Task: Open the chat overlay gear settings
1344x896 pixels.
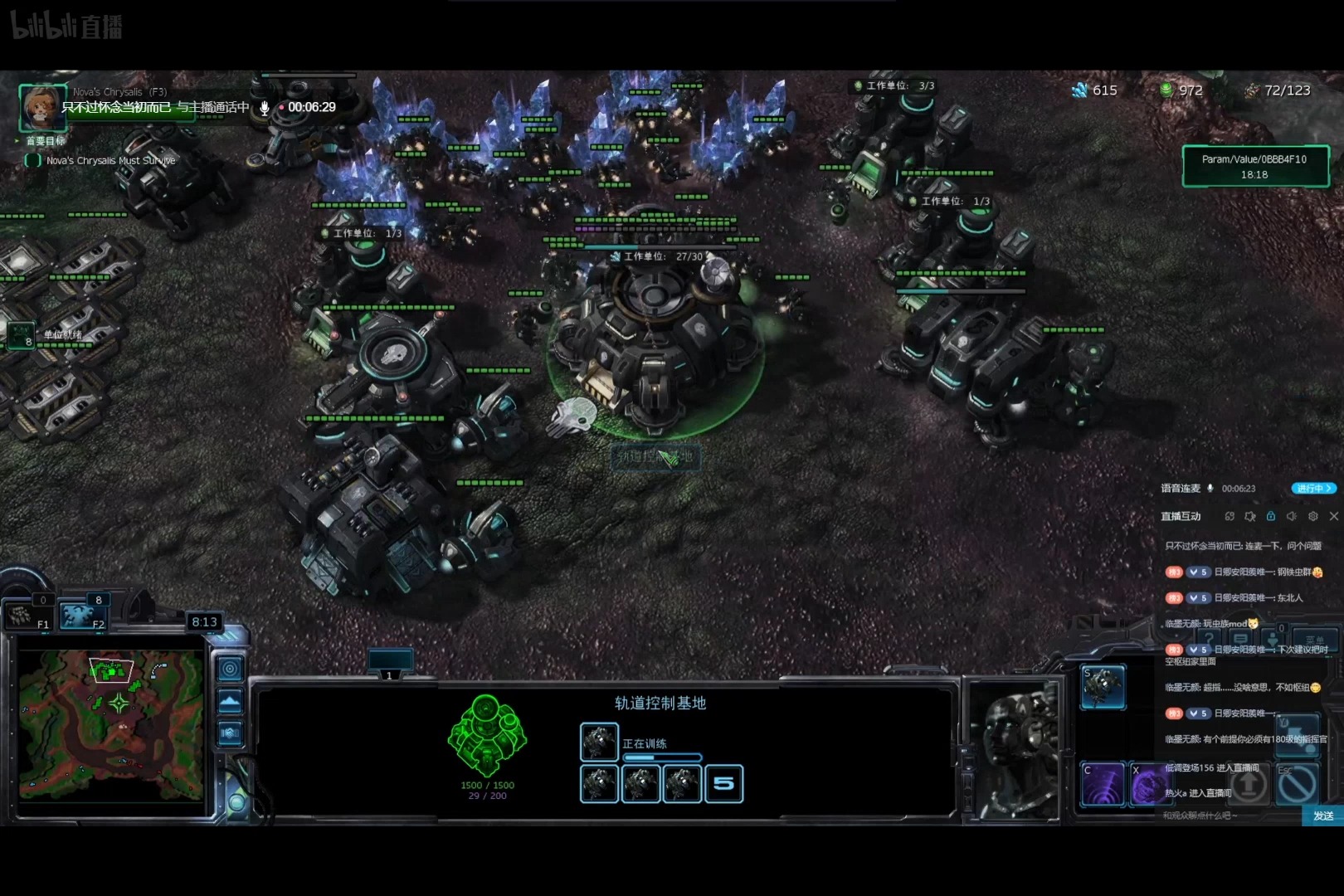Action: (1312, 516)
